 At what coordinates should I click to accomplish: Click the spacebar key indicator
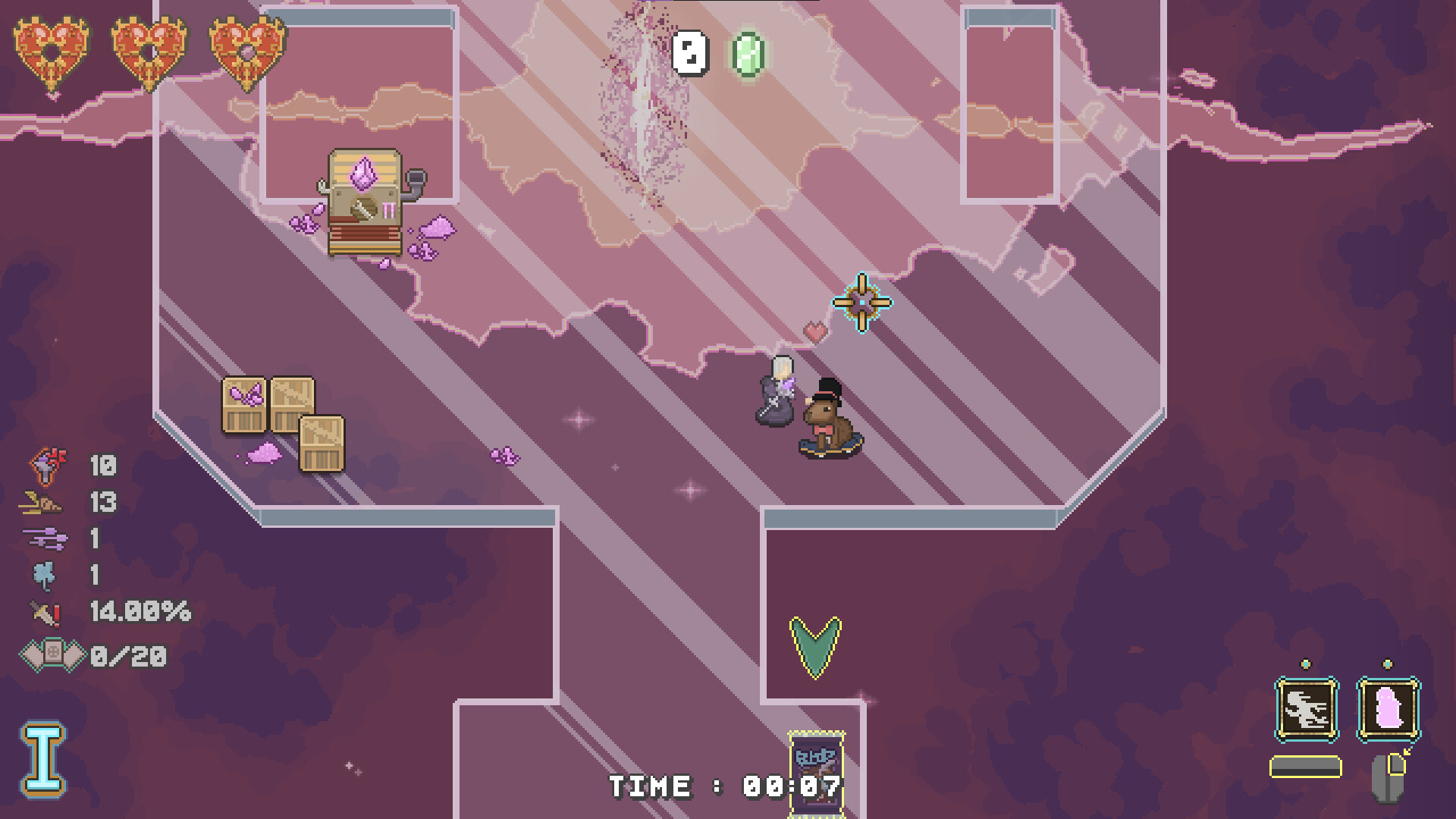coord(1306,766)
